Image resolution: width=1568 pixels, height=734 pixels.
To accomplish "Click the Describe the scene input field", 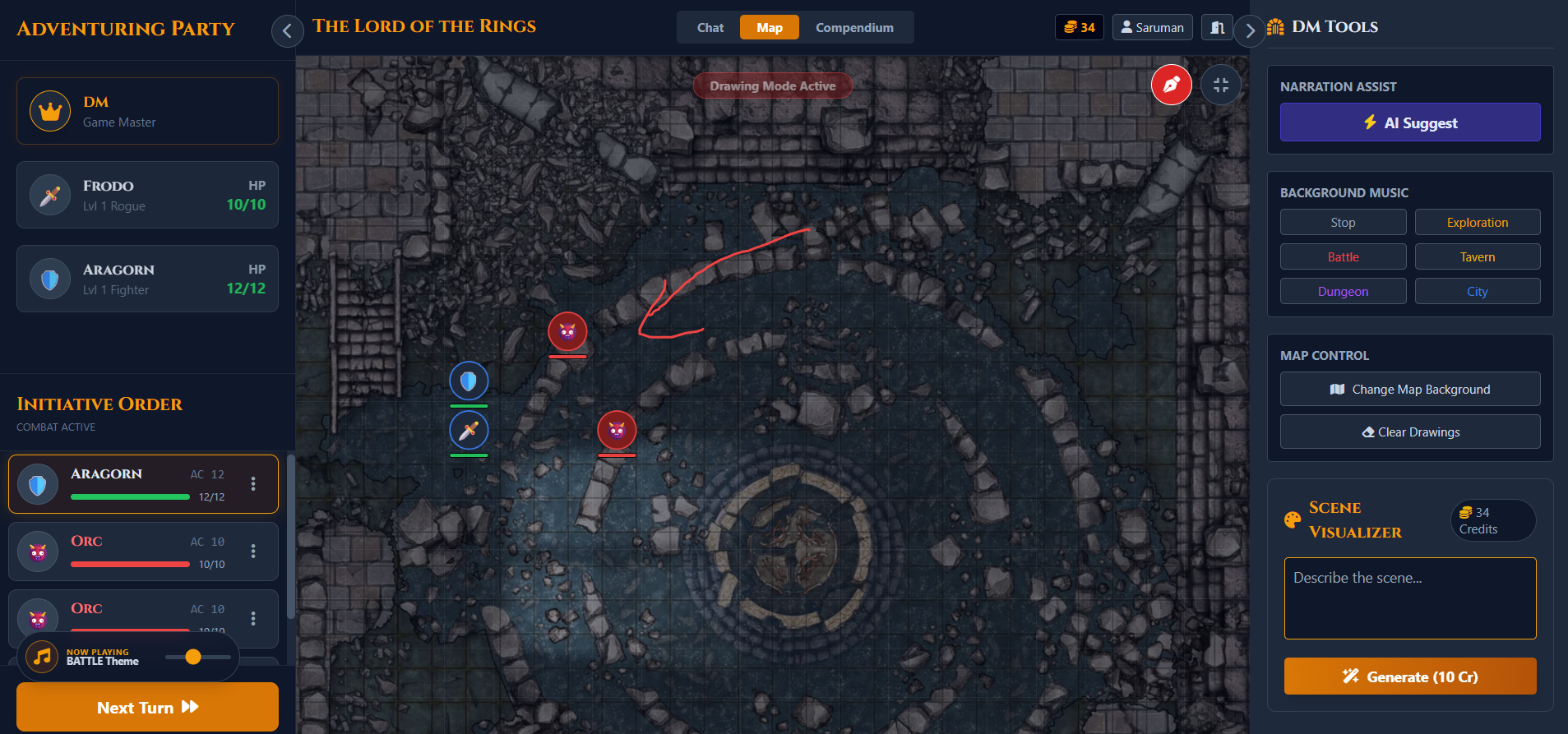I will click(1408, 598).
